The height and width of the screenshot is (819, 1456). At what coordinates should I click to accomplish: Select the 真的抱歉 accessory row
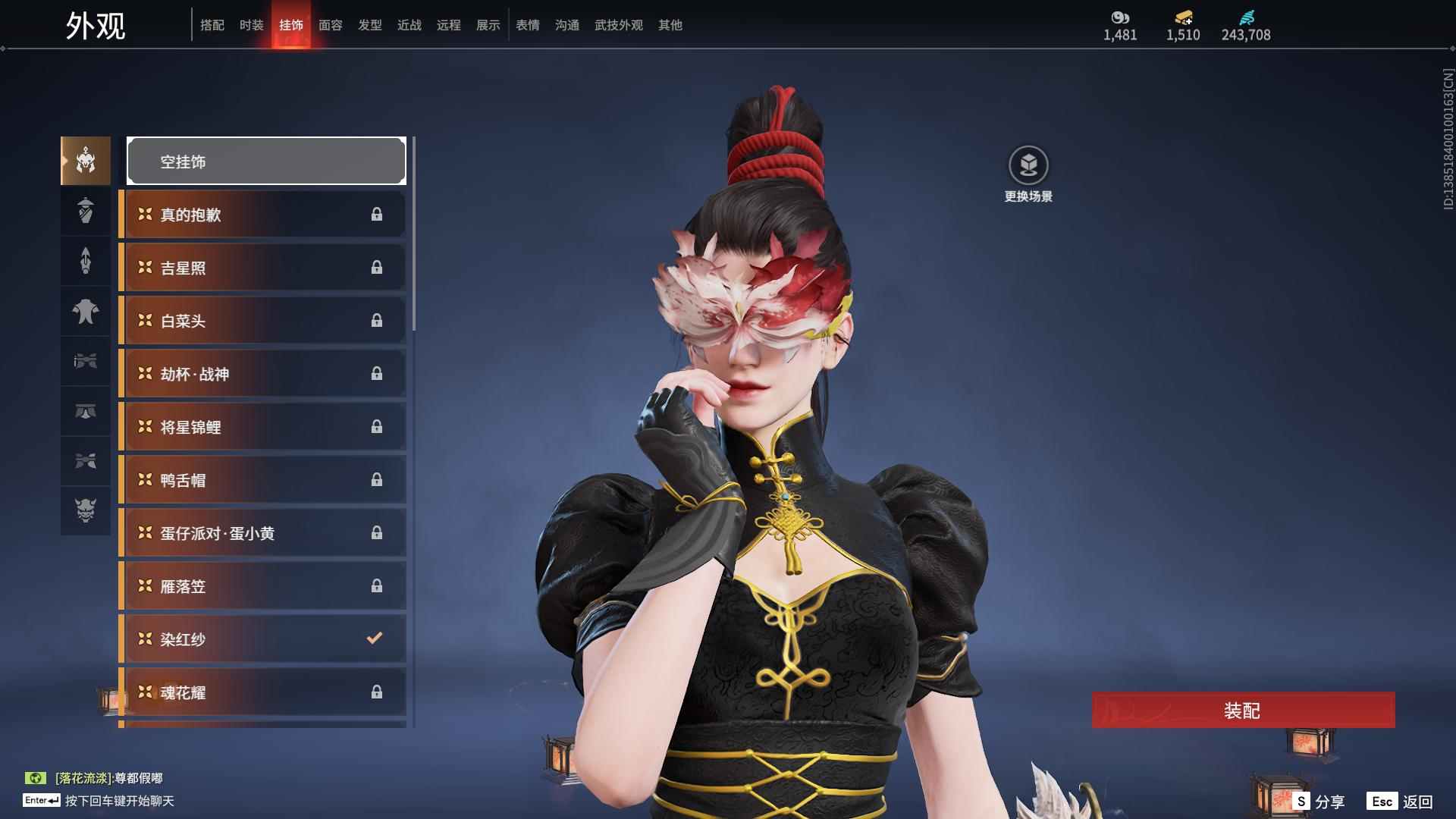[x=262, y=215]
